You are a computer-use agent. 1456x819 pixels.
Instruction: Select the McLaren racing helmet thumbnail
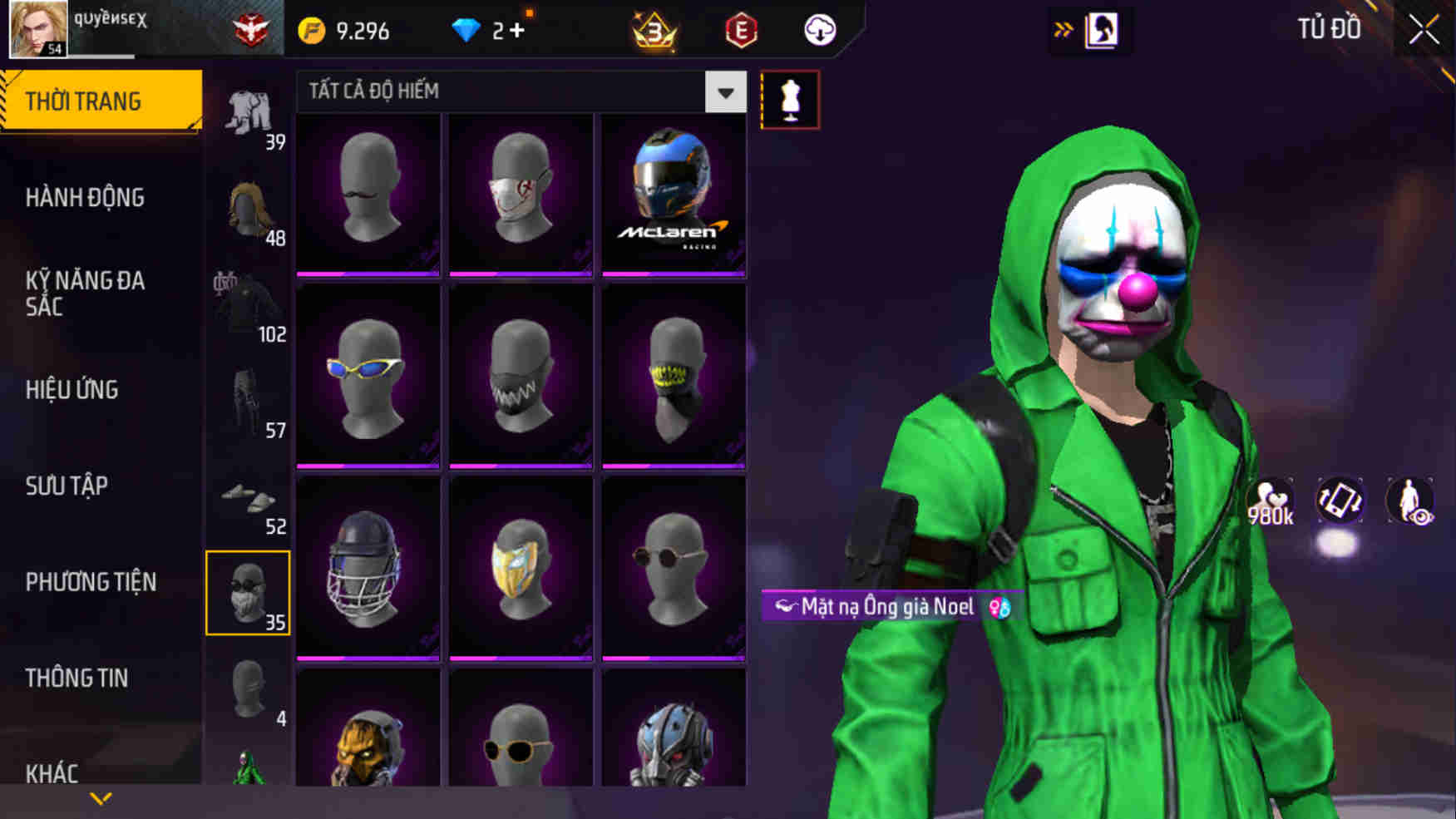pos(674,190)
